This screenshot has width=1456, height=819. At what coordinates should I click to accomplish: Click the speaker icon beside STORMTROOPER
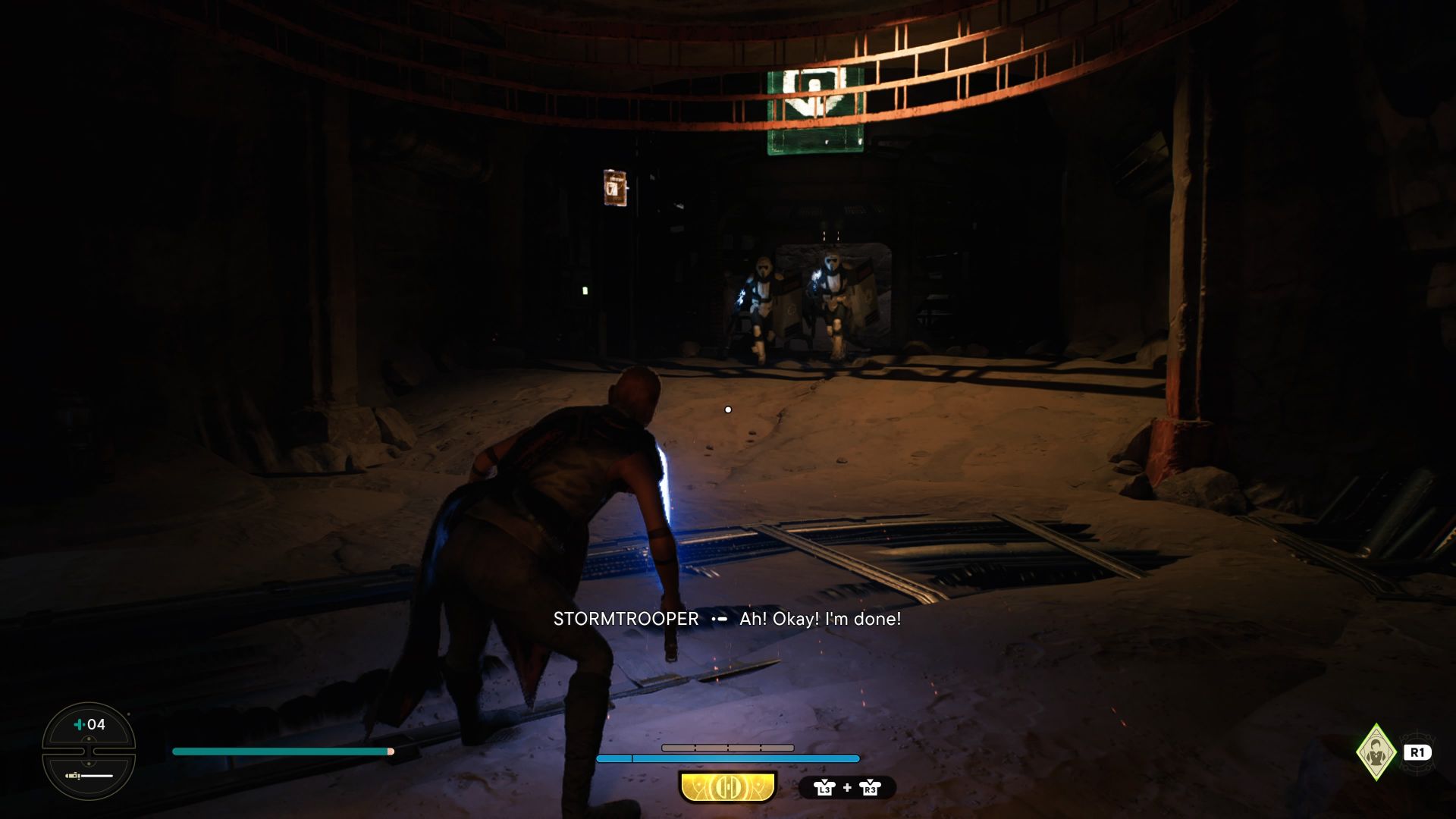click(x=719, y=620)
